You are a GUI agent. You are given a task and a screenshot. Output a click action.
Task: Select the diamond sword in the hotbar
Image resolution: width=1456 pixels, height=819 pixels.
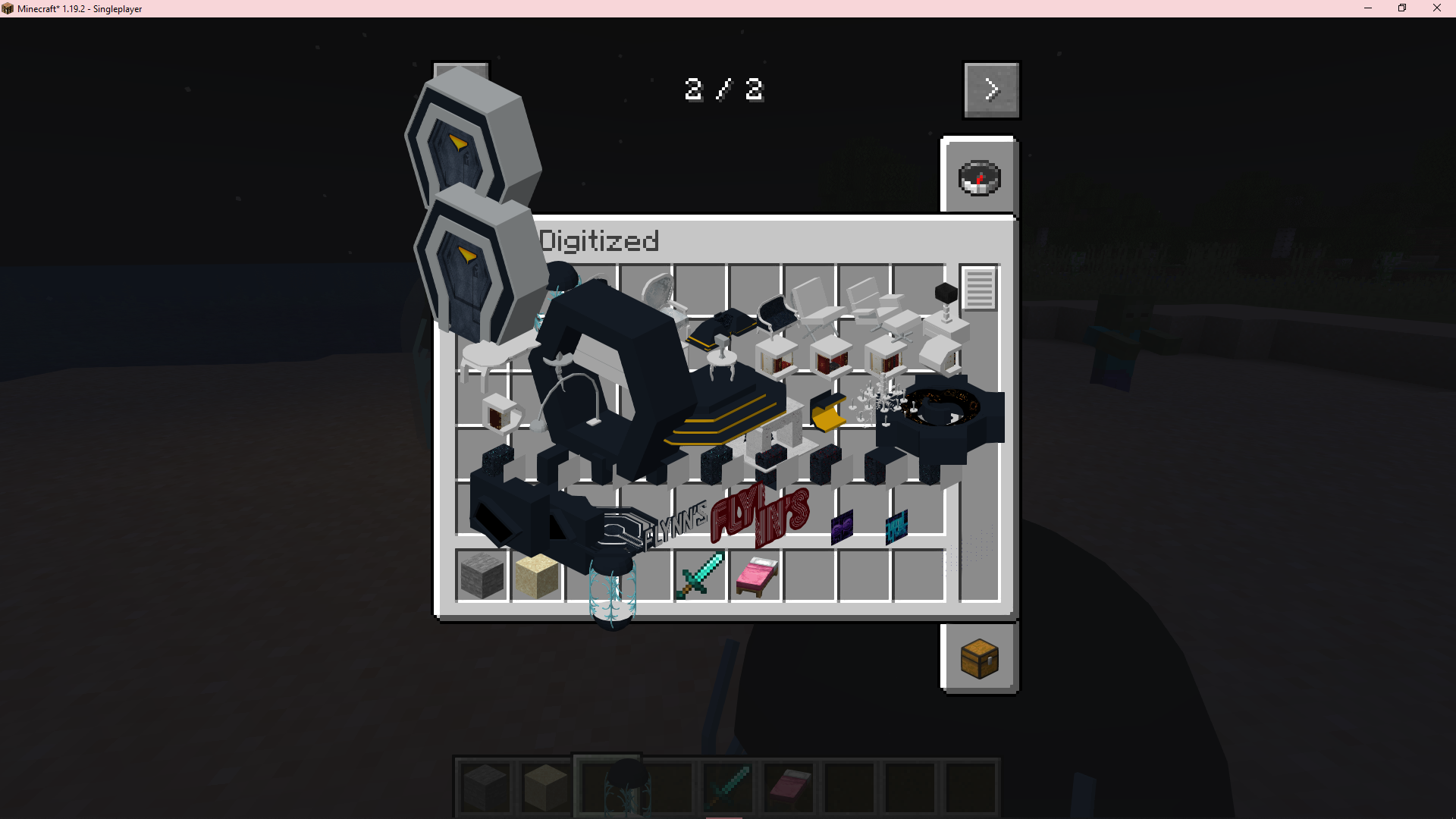pyautogui.click(x=728, y=787)
